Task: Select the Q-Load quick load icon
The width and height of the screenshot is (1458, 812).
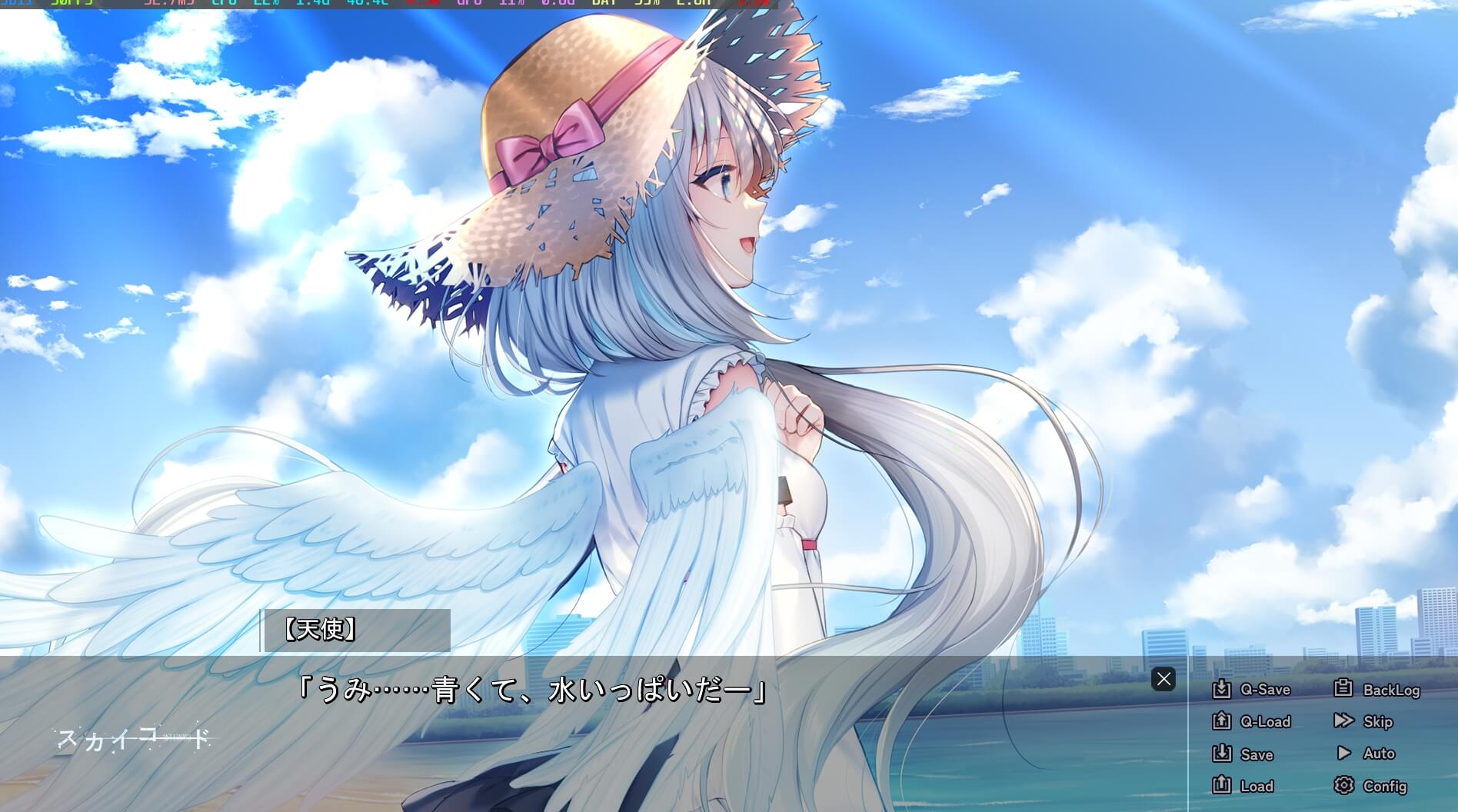Action: [1223, 721]
